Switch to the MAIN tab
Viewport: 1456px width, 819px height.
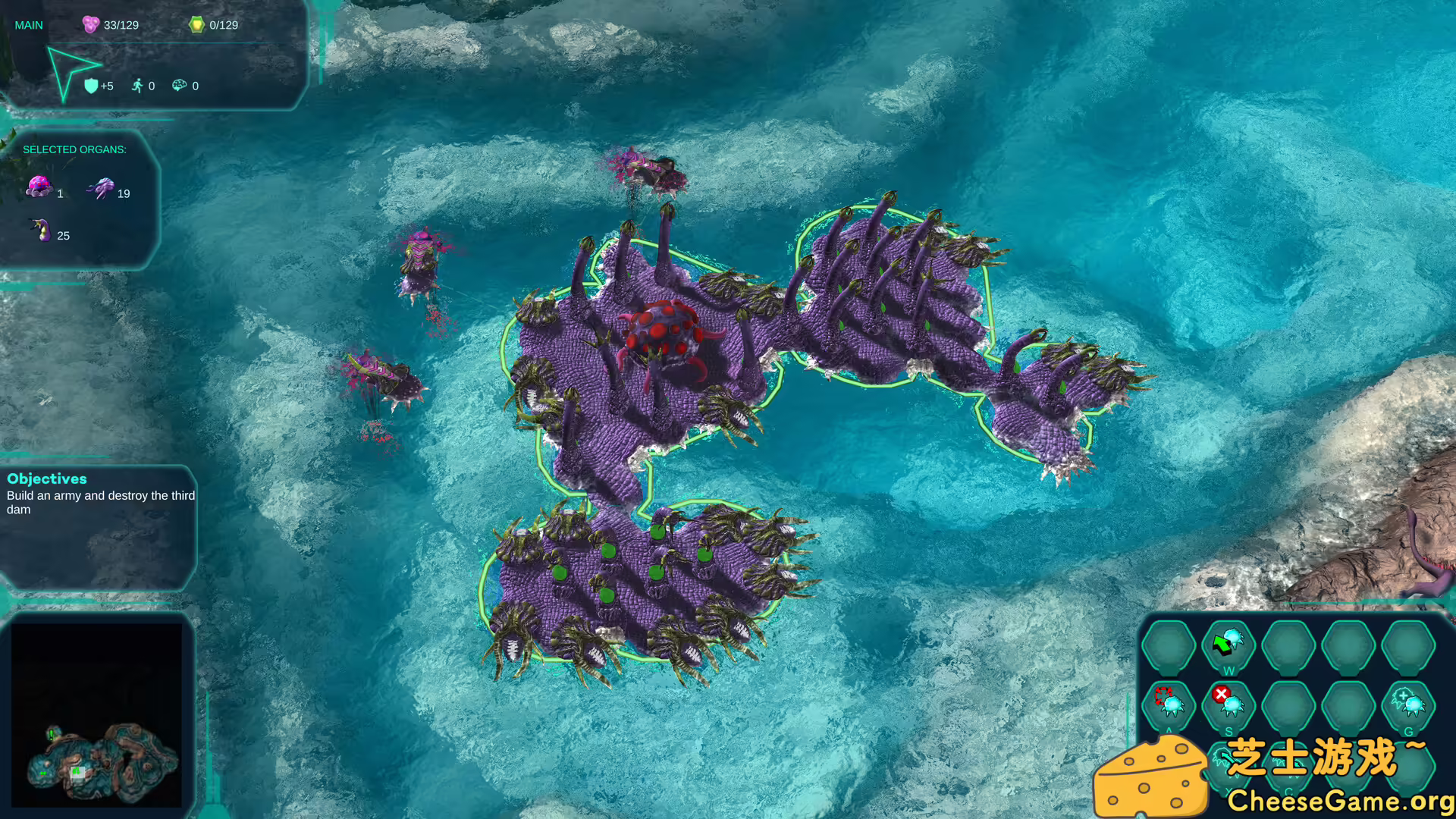click(29, 24)
